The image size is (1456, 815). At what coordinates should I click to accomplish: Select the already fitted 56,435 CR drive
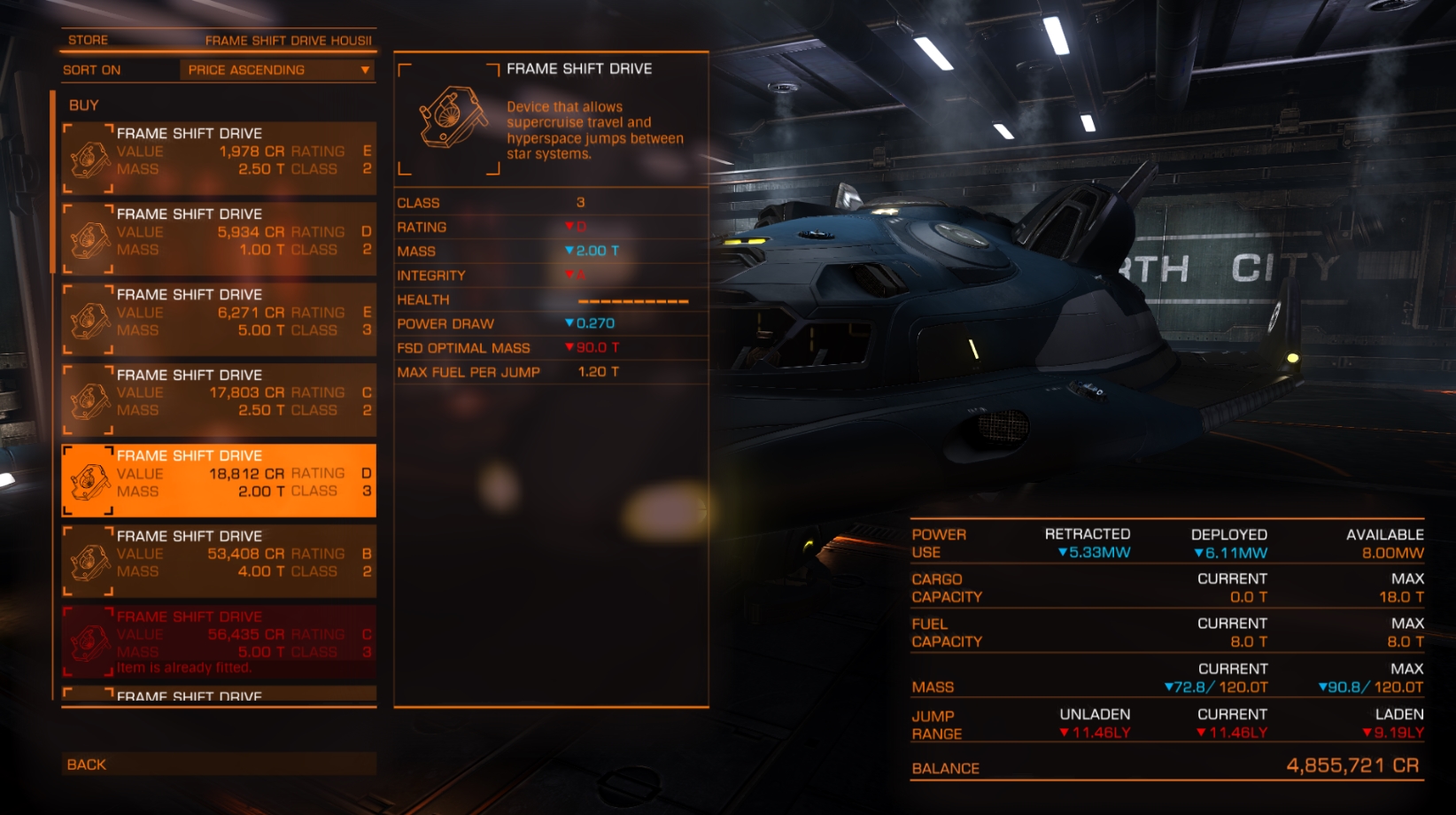tap(219, 641)
